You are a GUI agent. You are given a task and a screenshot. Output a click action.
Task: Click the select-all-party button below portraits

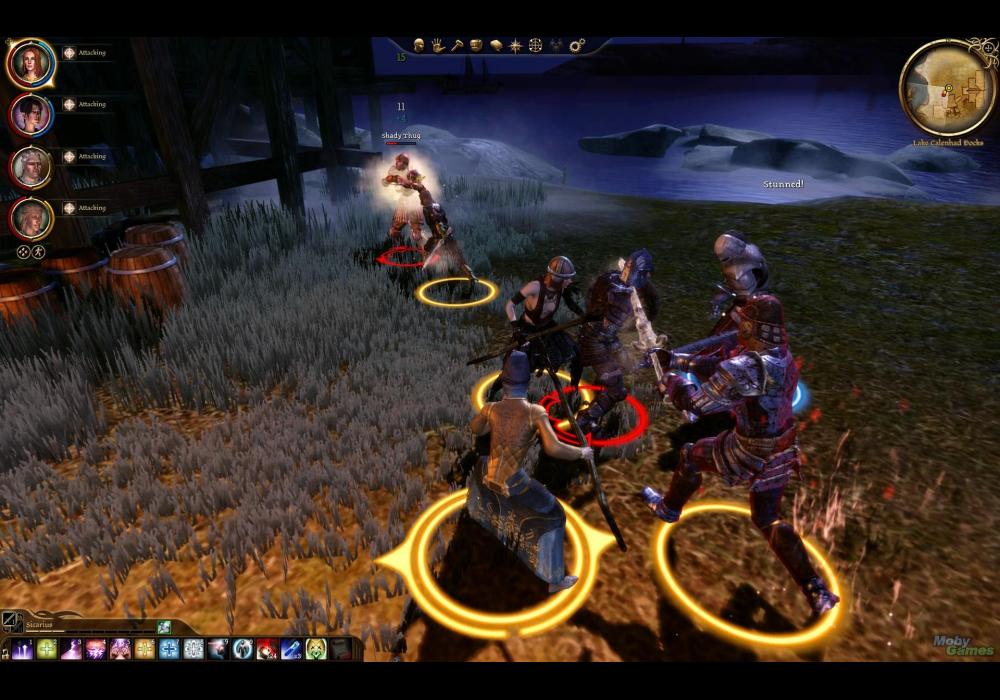[23, 252]
